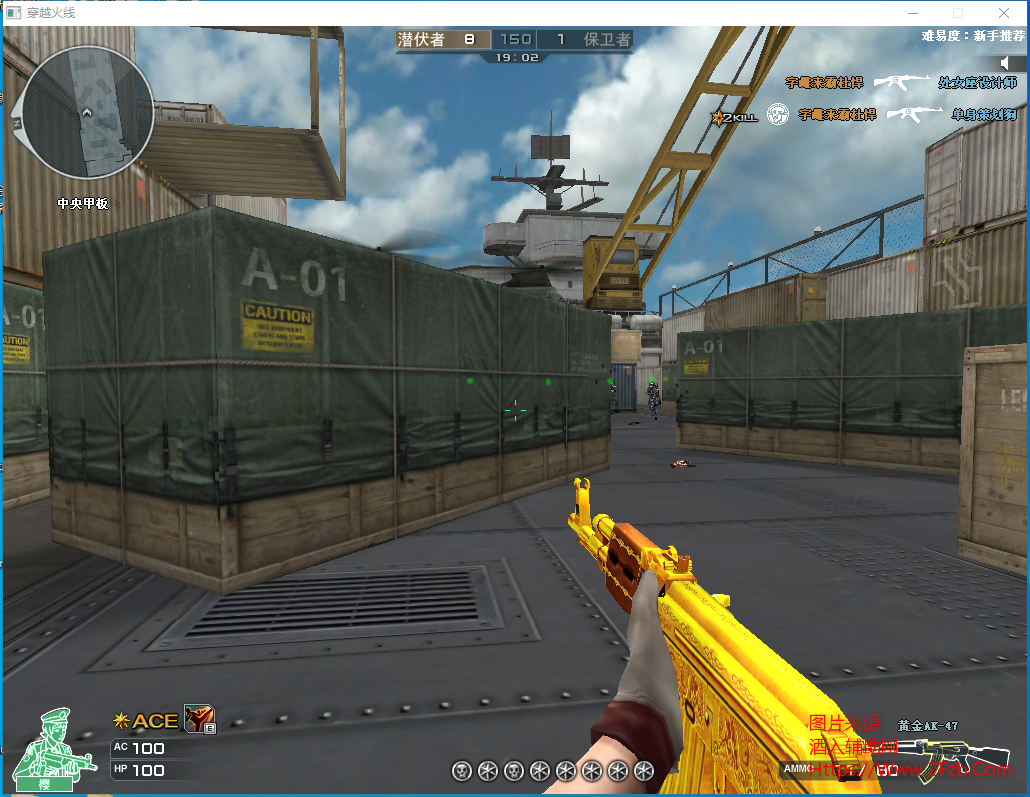This screenshot has height=797, width=1030.
Task: Close the game window
Action: [x=1003, y=13]
